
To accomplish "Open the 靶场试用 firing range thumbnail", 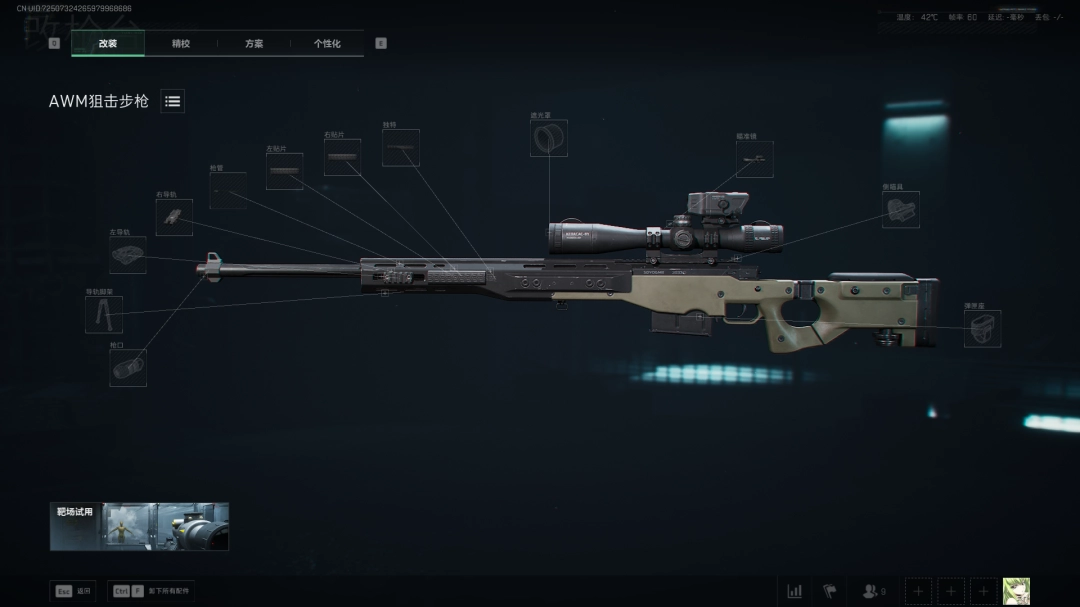I will pos(140,526).
